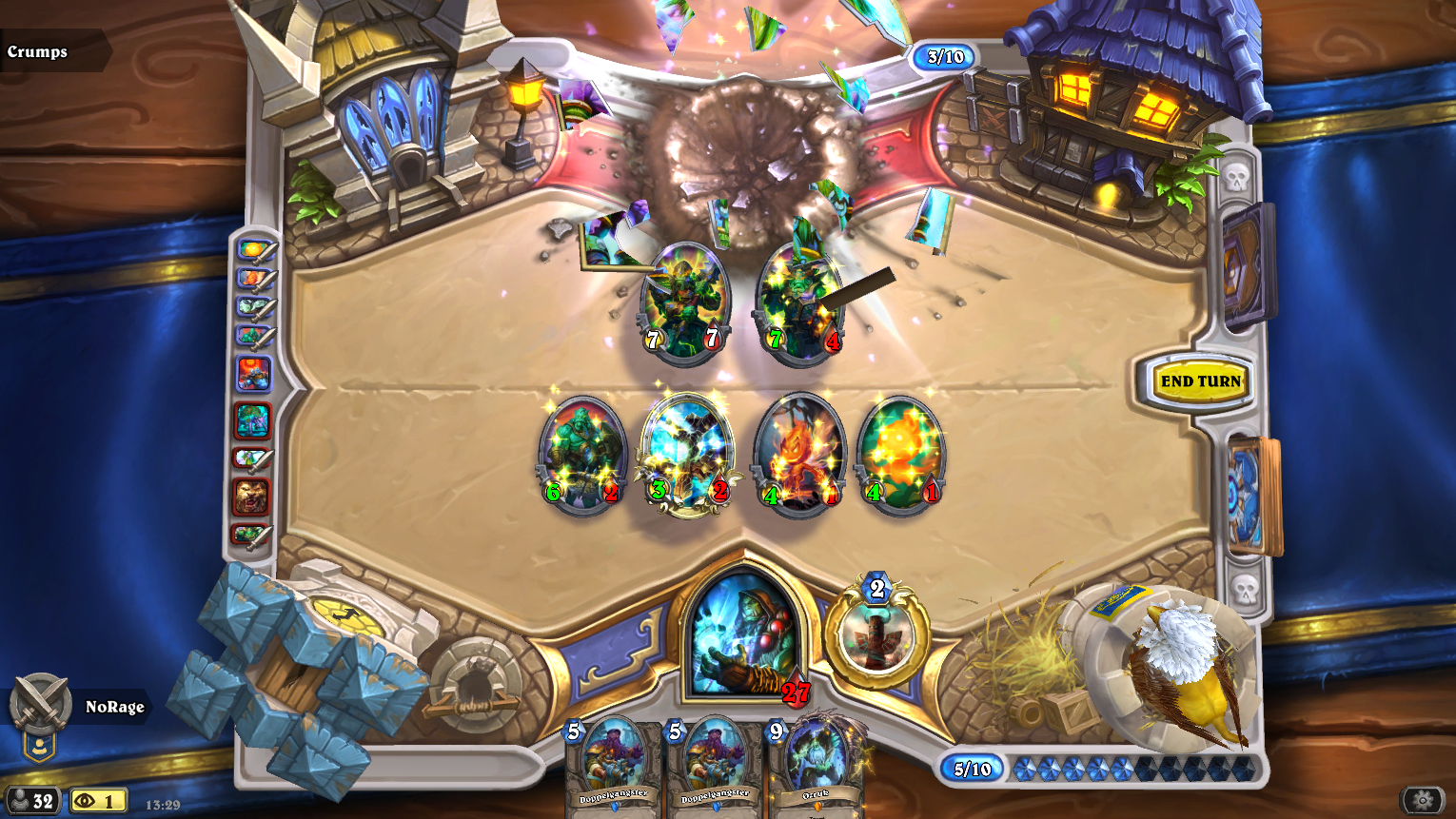The width and height of the screenshot is (1456, 819).
Task: Show the spectator eye indicator
Action: click(97, 801)
